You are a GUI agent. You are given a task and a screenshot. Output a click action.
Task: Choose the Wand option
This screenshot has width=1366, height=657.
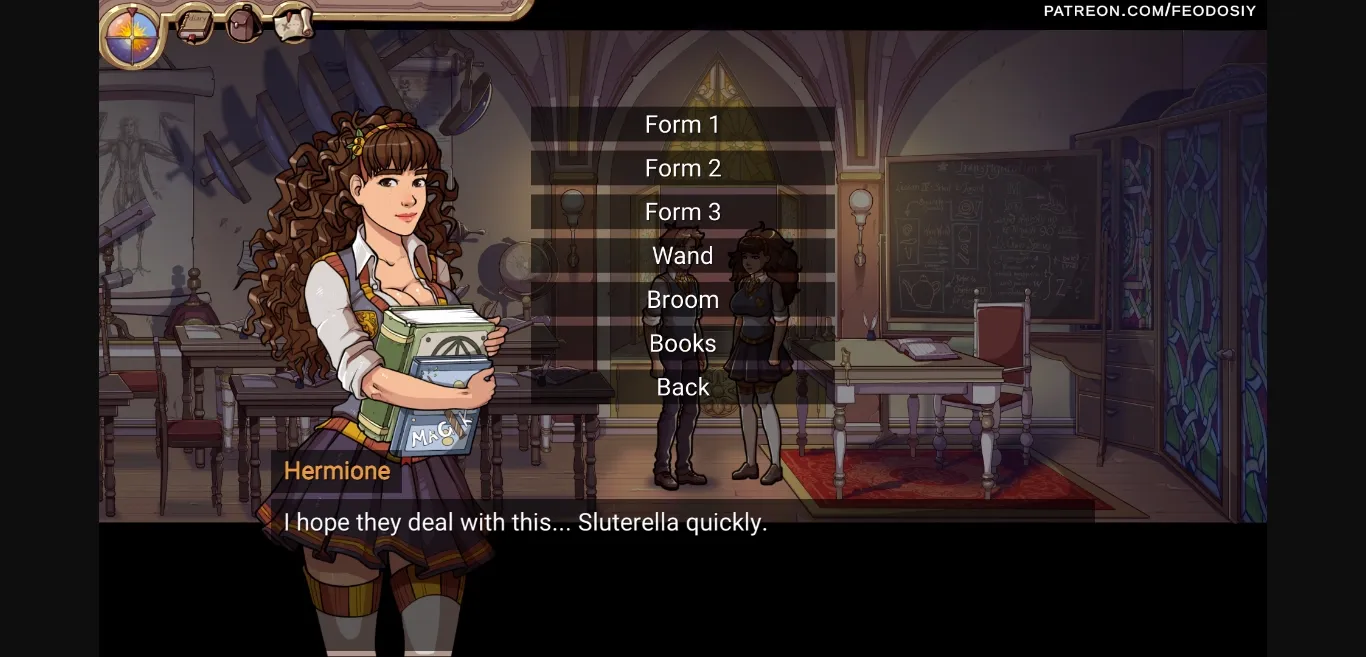point(683,256)
